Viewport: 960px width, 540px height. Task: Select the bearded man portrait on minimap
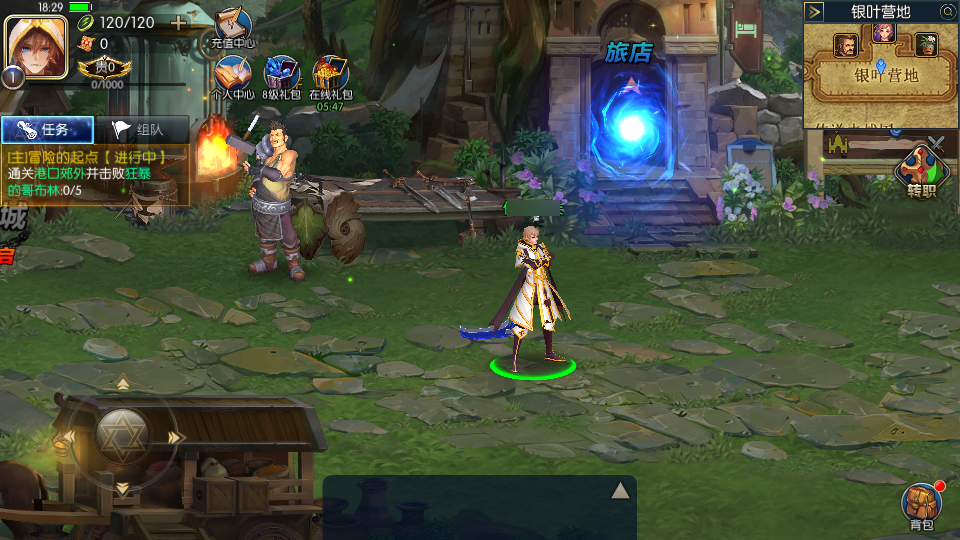point(845,45)
